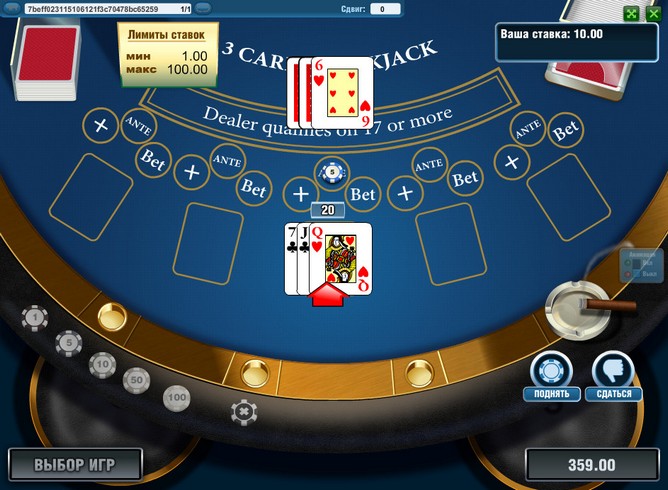
Task: Open the Выбор игр game selection
Action: pos(75,465)
